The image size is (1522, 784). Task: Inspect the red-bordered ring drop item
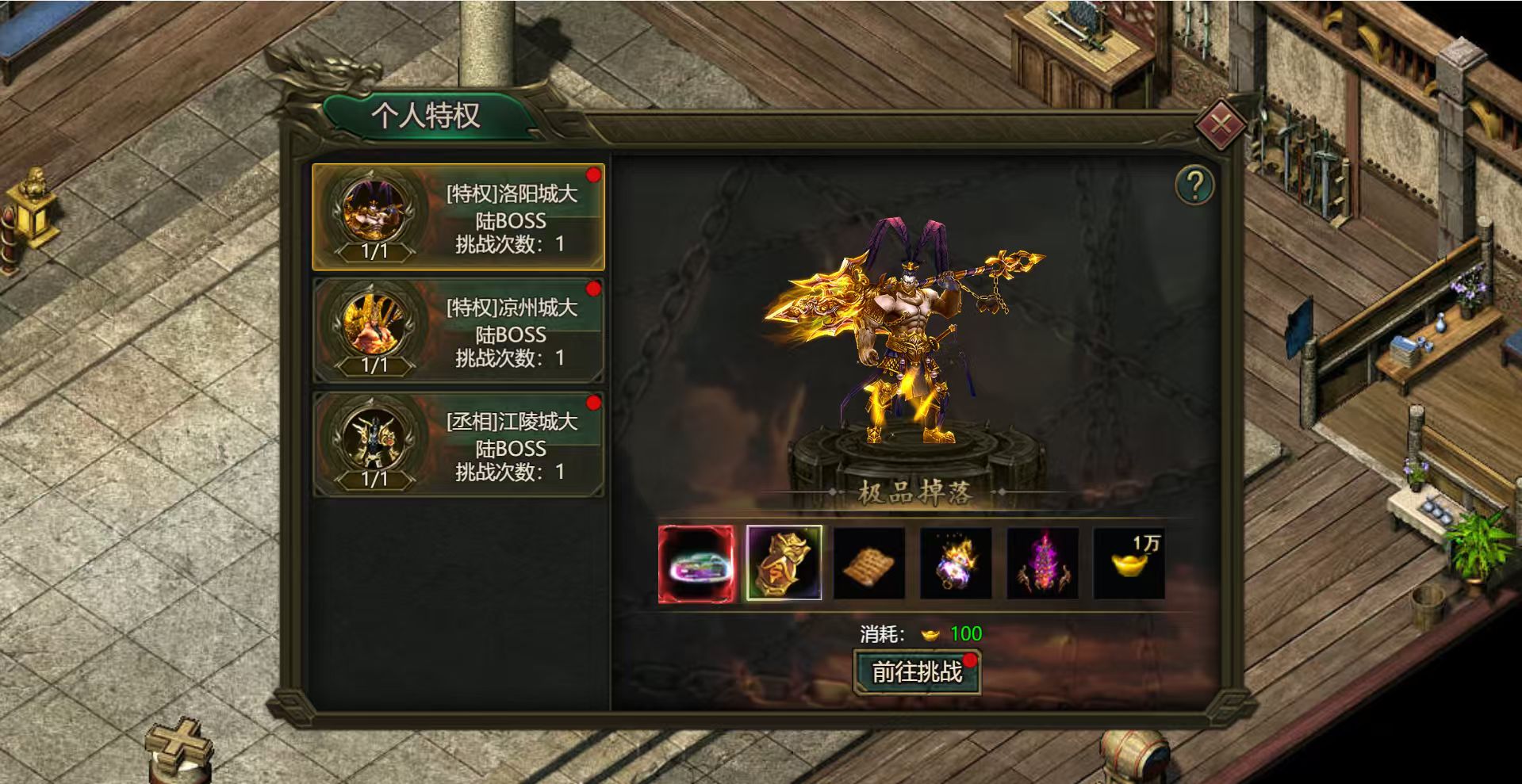point(696,564)
